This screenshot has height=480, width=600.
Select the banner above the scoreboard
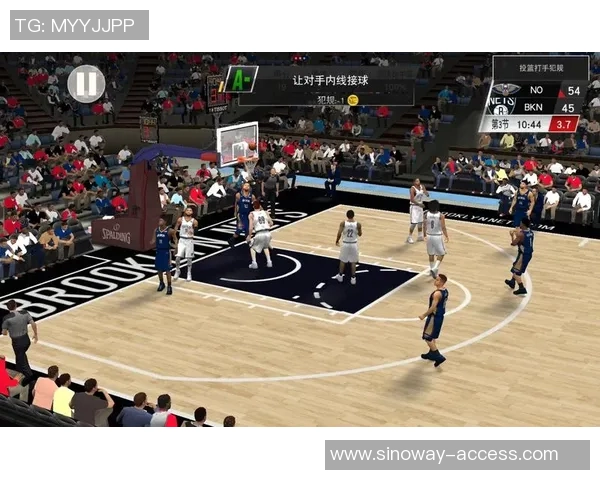pyautogui.click(x=541, y=68)
